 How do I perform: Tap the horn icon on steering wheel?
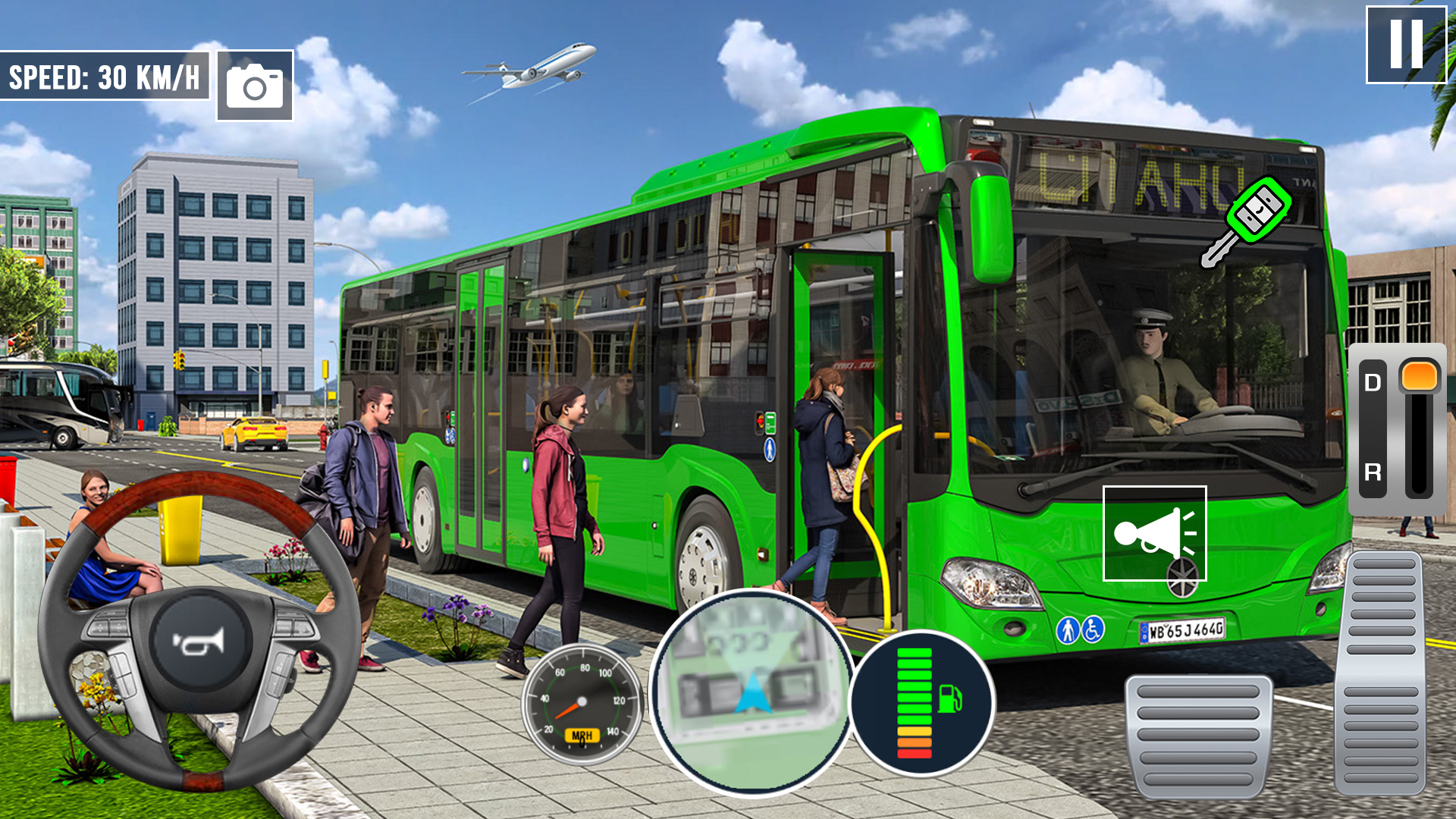199,645
